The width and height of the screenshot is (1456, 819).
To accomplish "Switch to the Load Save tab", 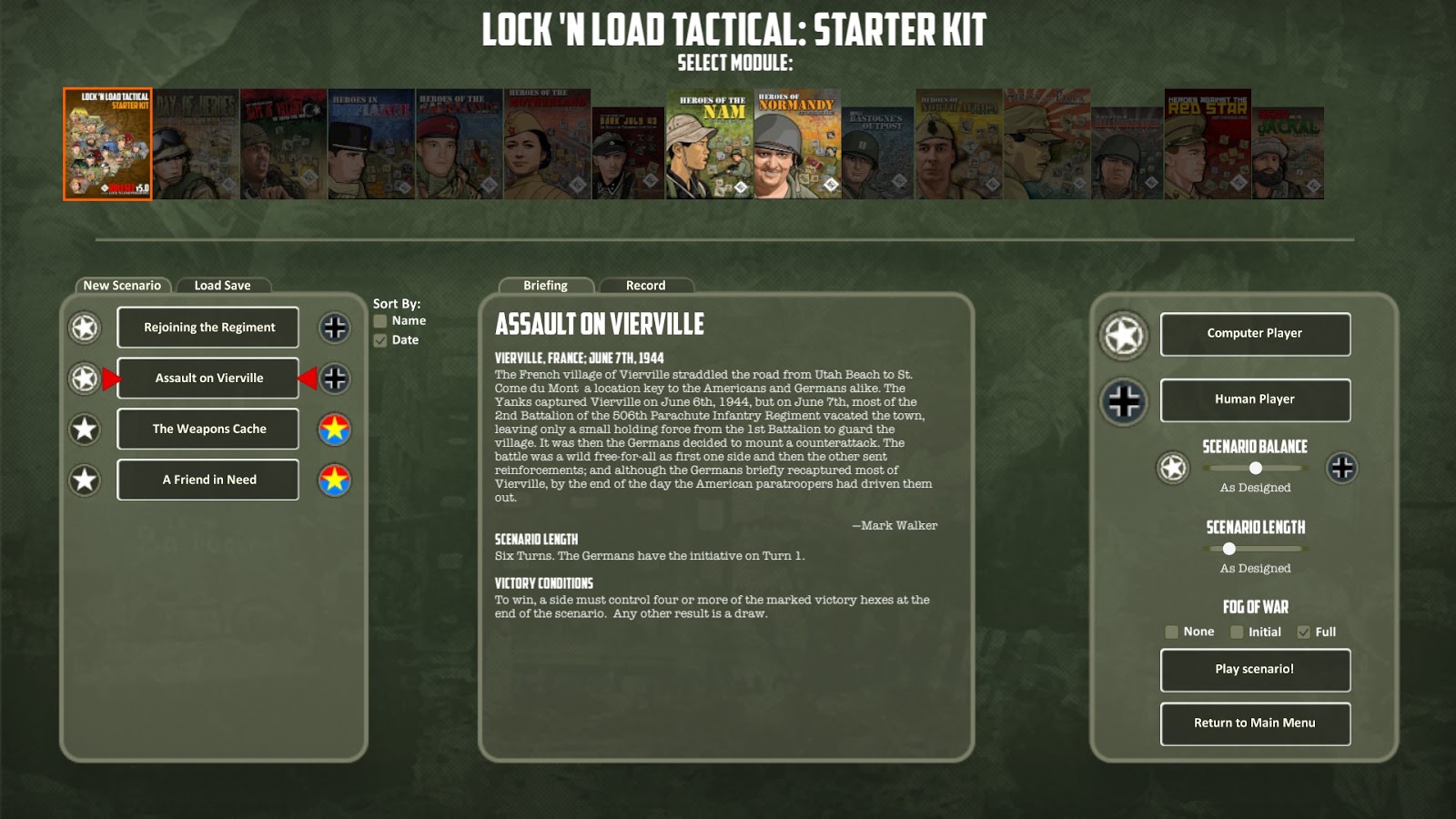I will (223, 285).
